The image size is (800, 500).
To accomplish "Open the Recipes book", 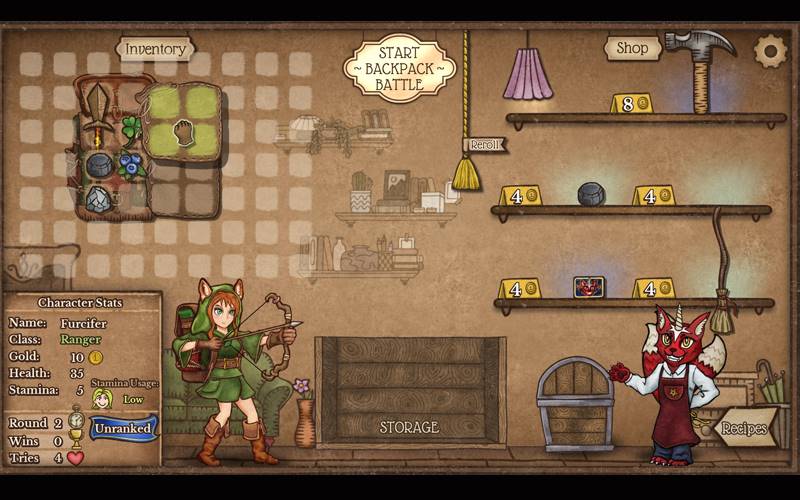I will (x=745, y=428).
